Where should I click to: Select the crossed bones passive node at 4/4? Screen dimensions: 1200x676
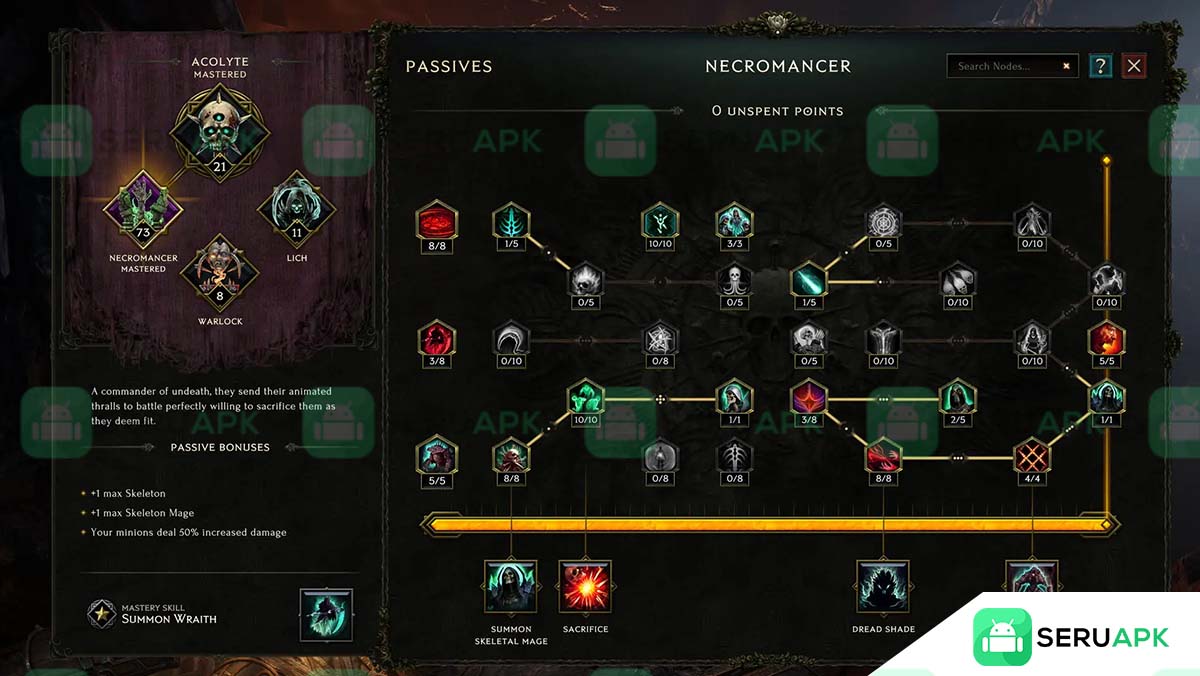[1032, 457]
